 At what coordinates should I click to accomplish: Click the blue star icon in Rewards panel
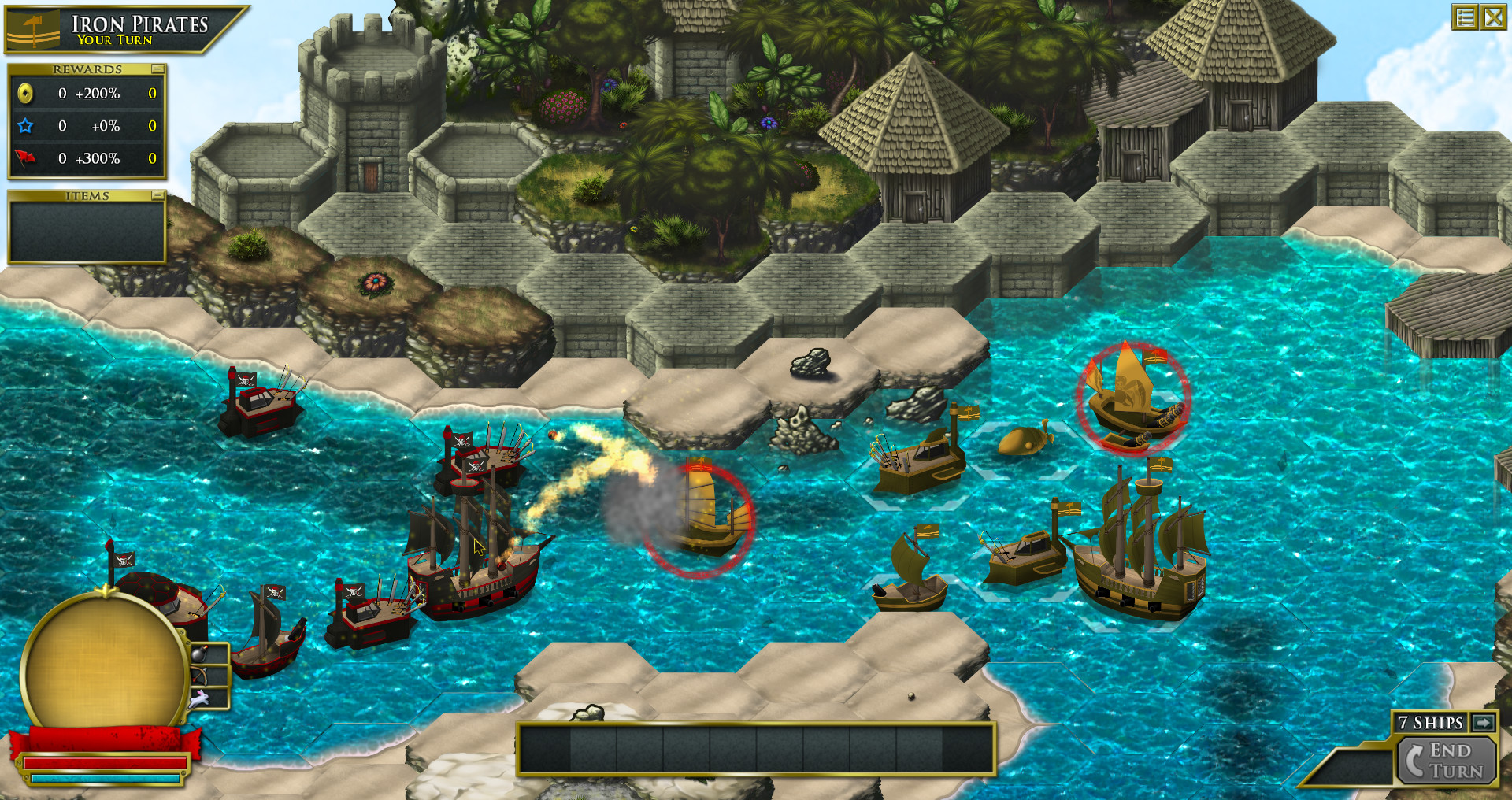[x=24, y=125]
